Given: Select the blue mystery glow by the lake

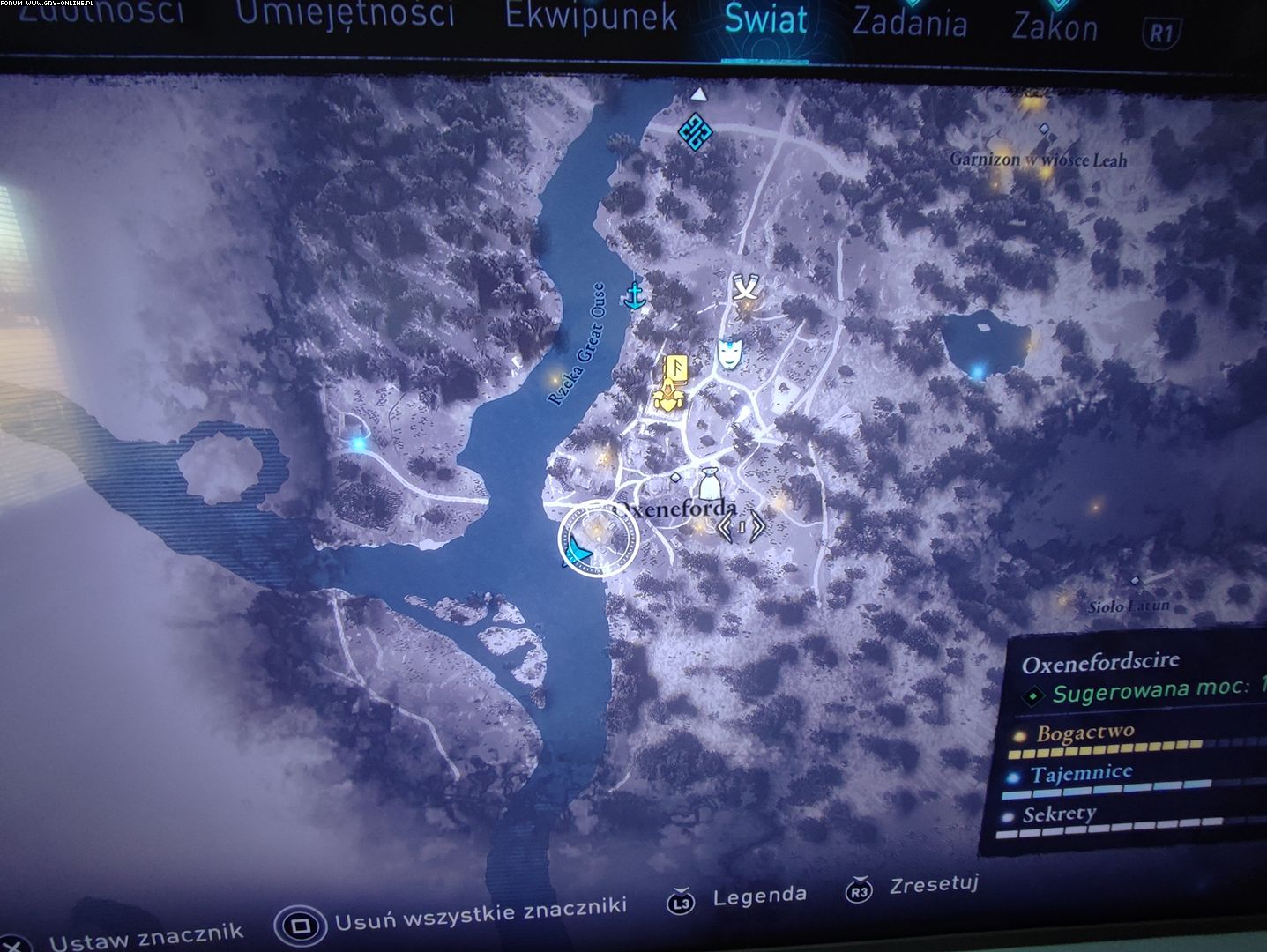Looking at the screenshot, I should 977,371.
